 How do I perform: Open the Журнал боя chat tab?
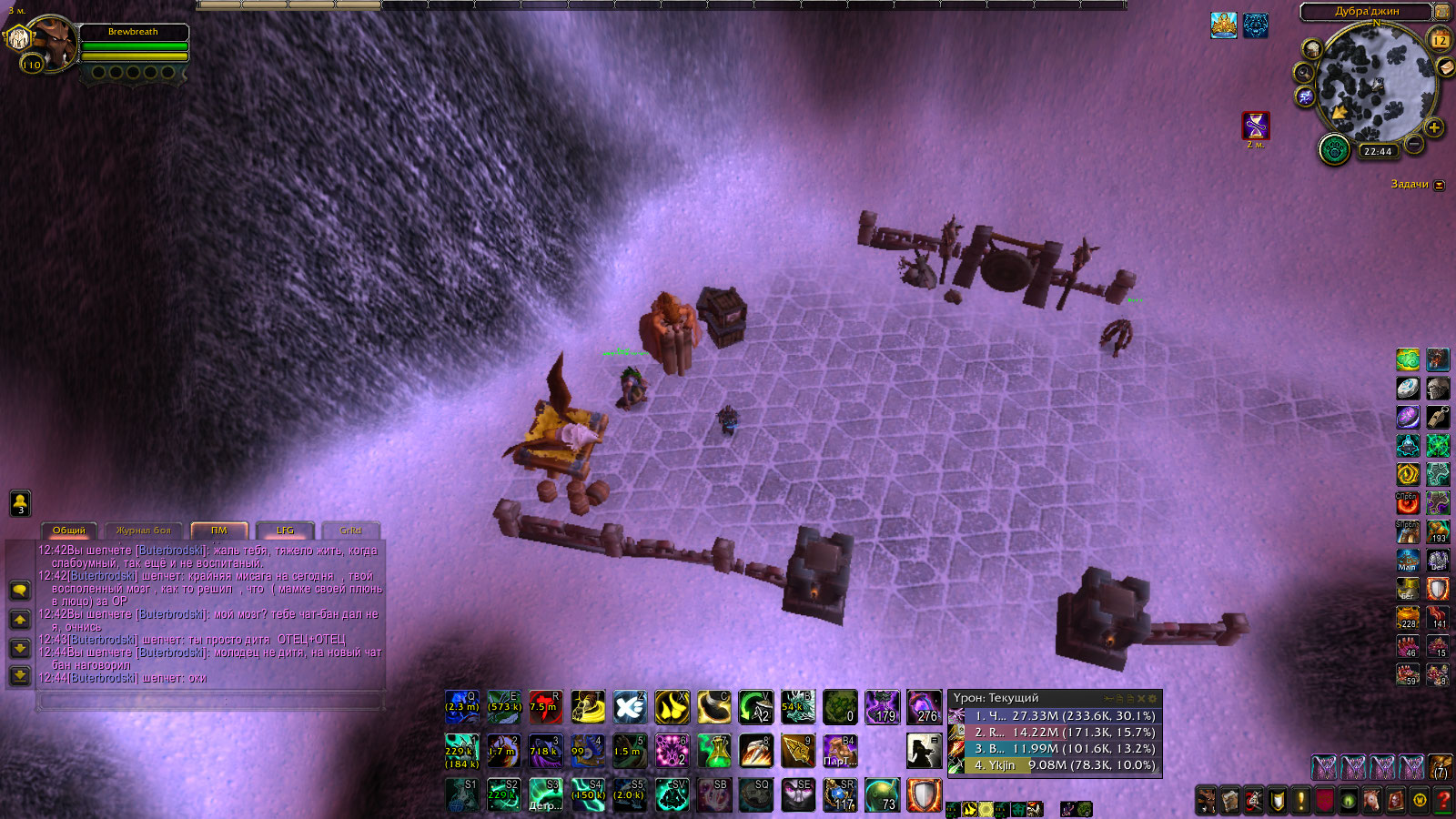(x=143, y=531)
